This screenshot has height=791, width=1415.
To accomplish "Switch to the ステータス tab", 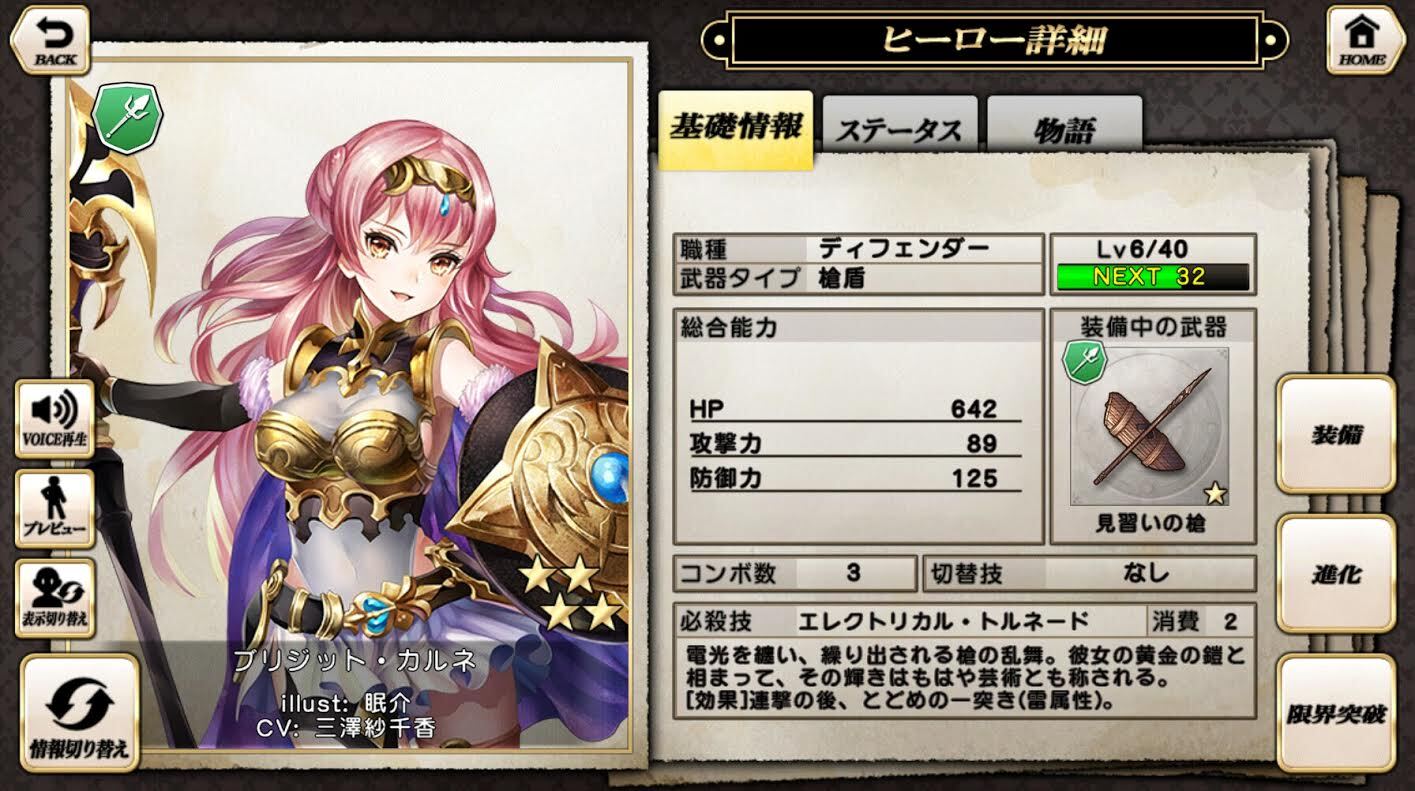I will coord(898,129).
